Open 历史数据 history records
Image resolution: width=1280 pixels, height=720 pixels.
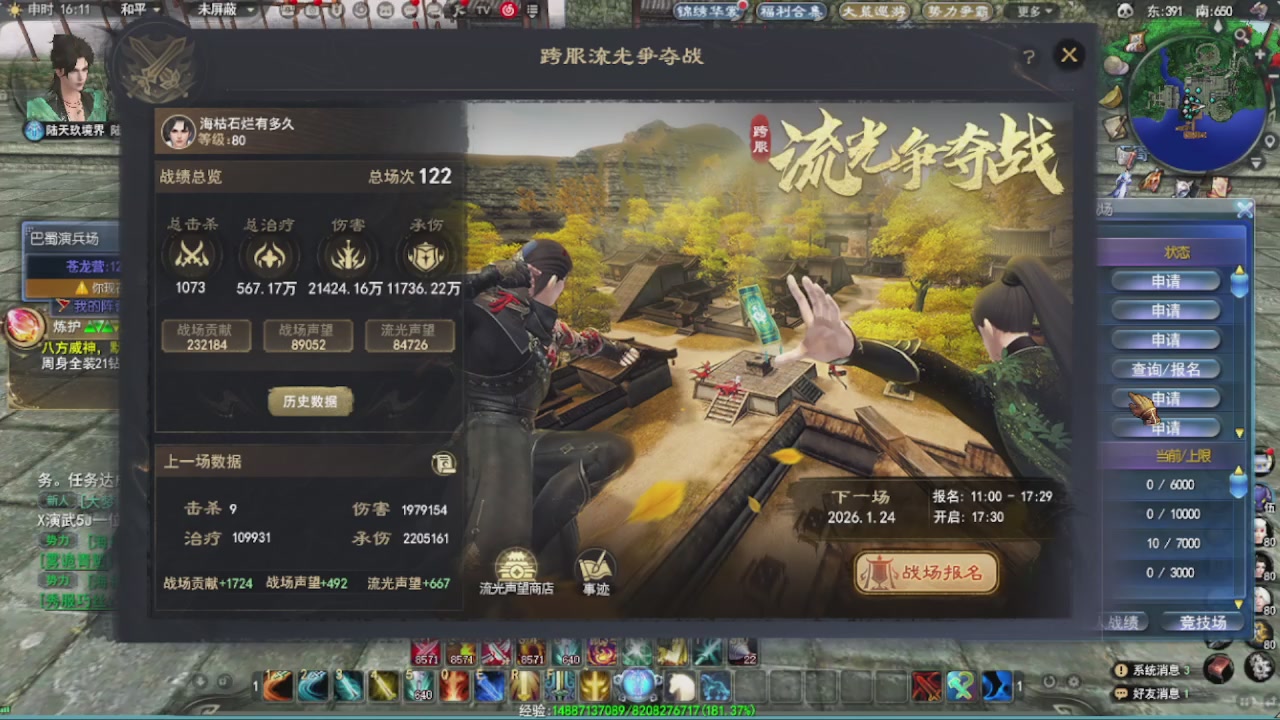pos(310,400)
